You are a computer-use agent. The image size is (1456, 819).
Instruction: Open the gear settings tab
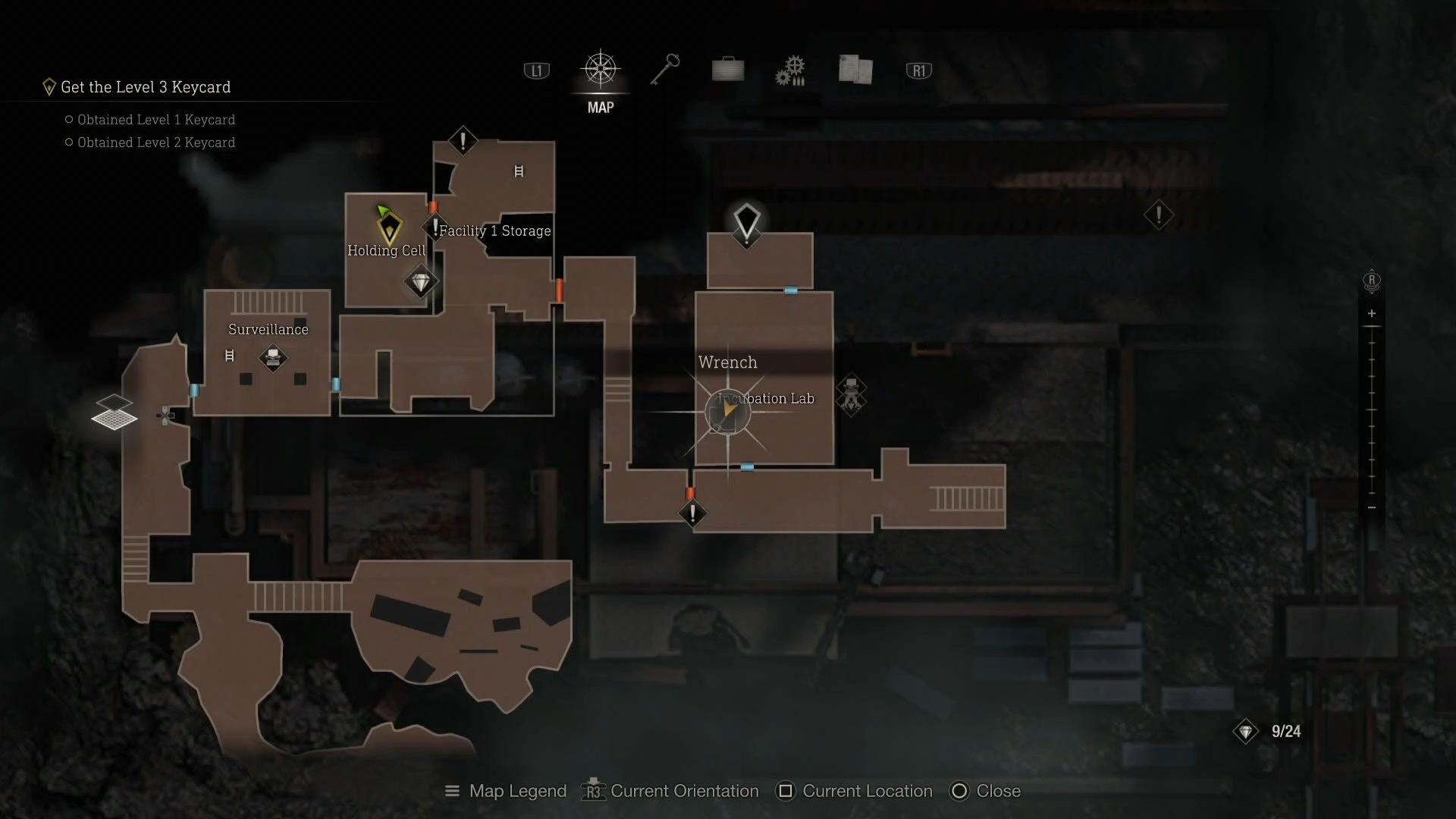coord(790,71)
